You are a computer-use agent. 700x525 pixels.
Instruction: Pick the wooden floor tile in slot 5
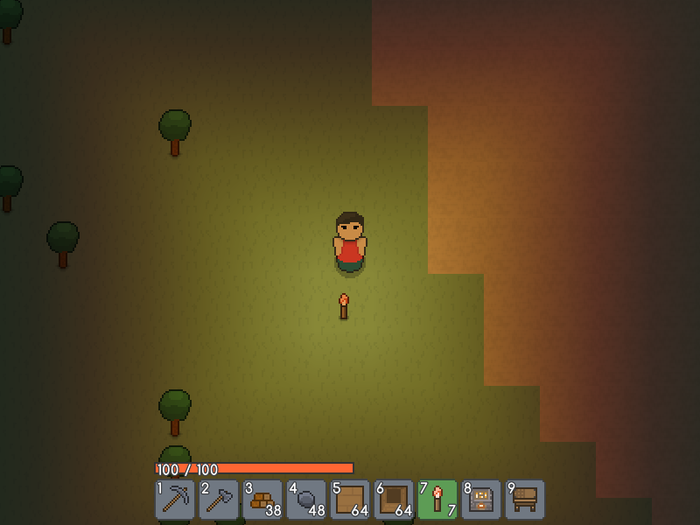tap(351, 499)
